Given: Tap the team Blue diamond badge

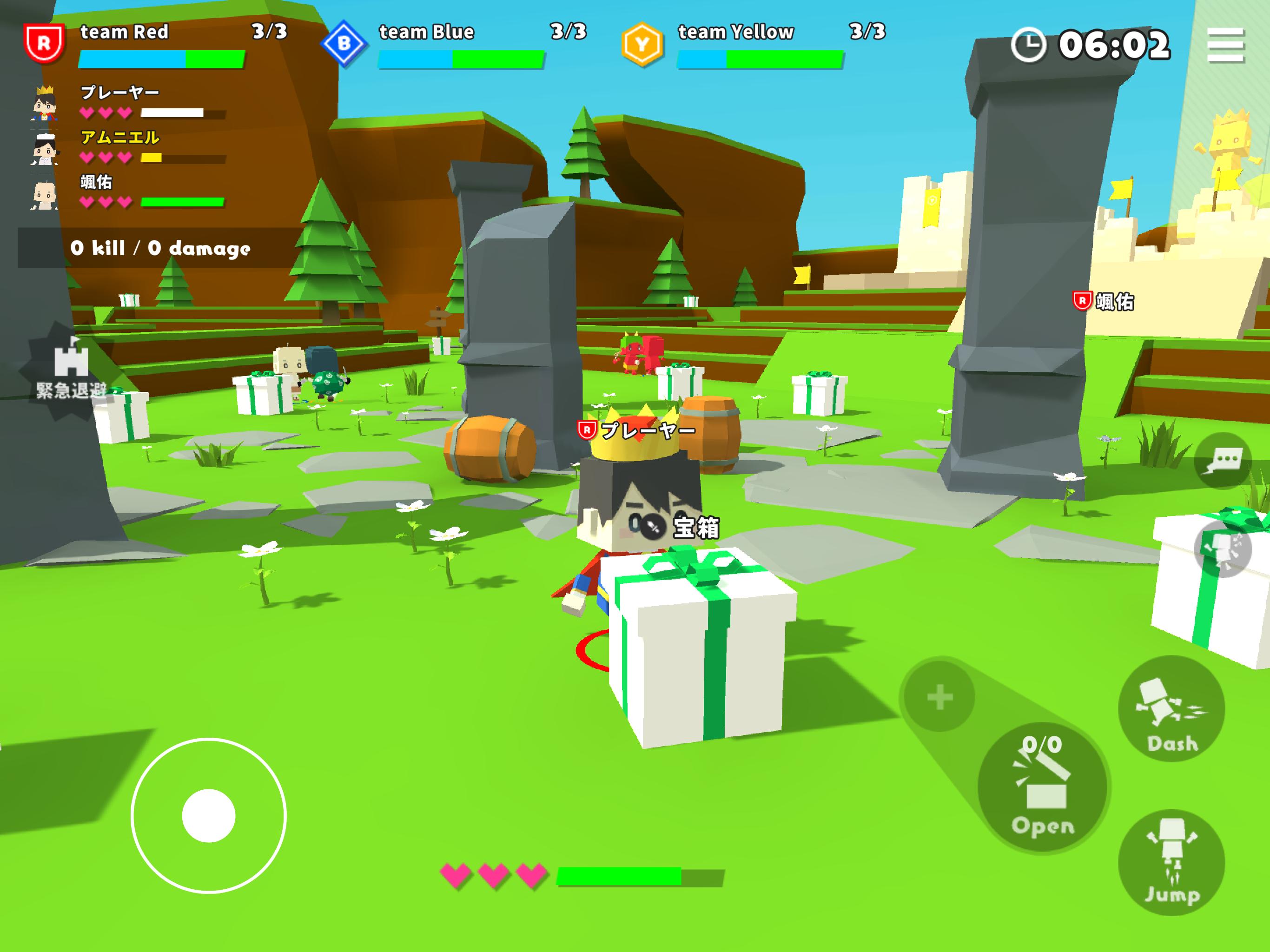Looking at the screenshot, I should [344, 44].
